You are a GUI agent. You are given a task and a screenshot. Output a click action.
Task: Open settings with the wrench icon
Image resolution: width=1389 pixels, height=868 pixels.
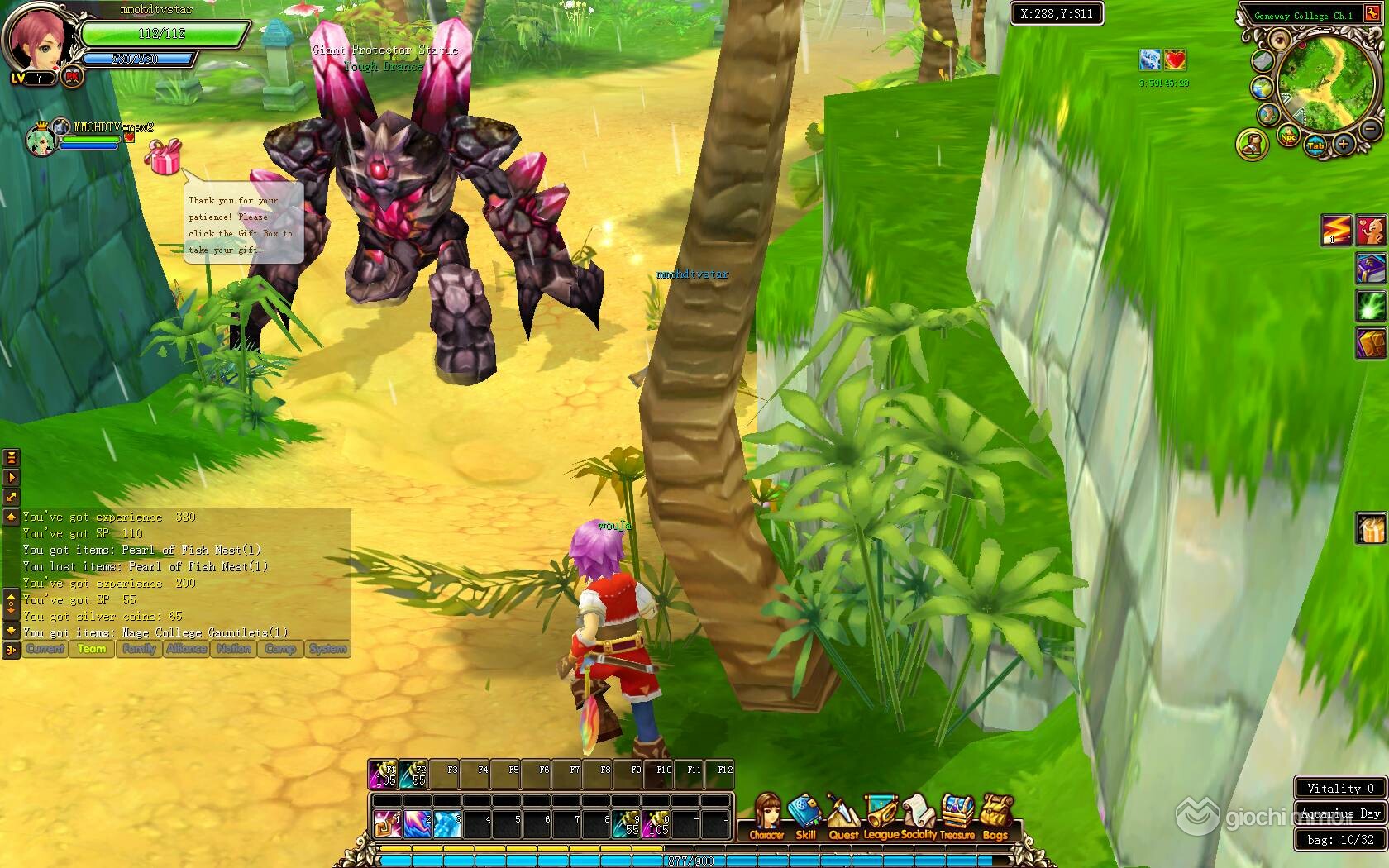pyautogui.click(x=1267, y=114)
